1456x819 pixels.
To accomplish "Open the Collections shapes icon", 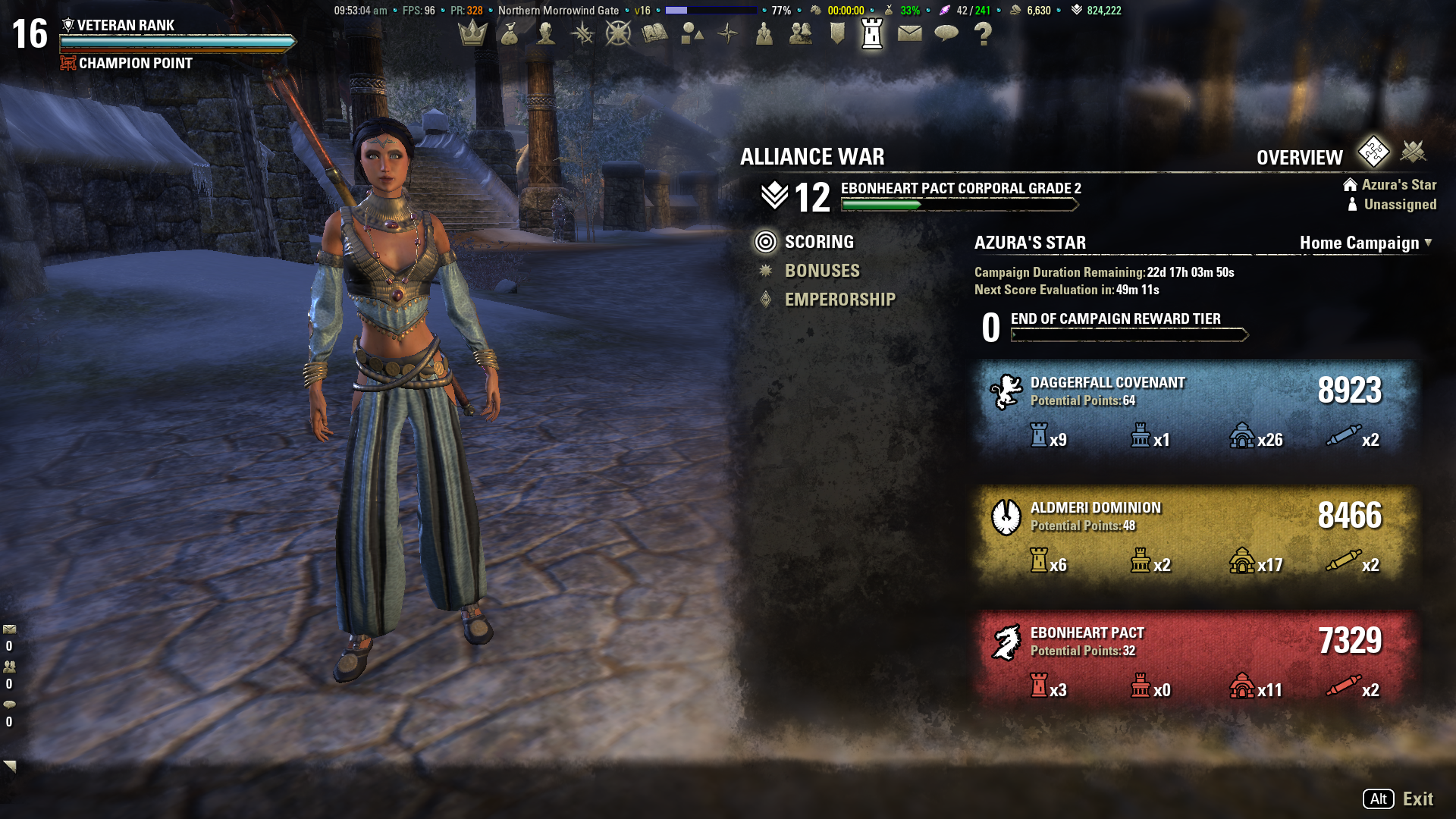I will (691, 33).
